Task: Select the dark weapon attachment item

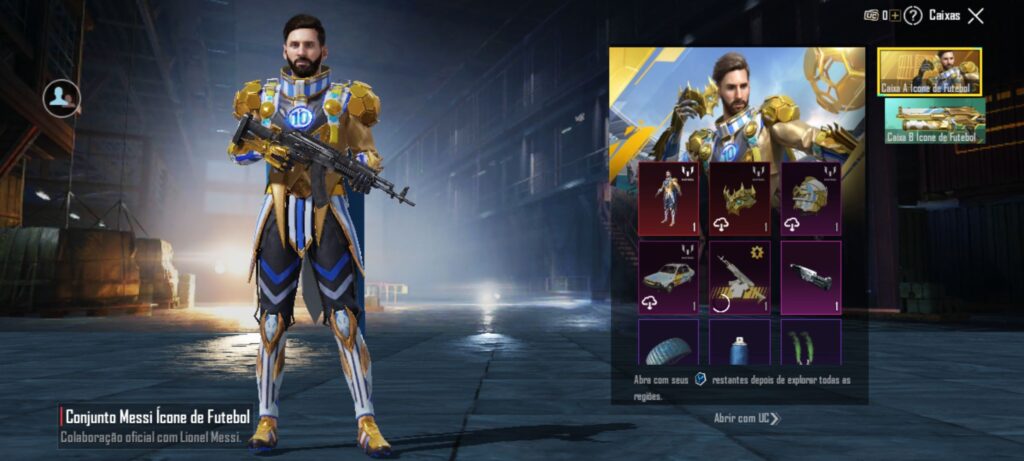Action: [x=811, y=276]
